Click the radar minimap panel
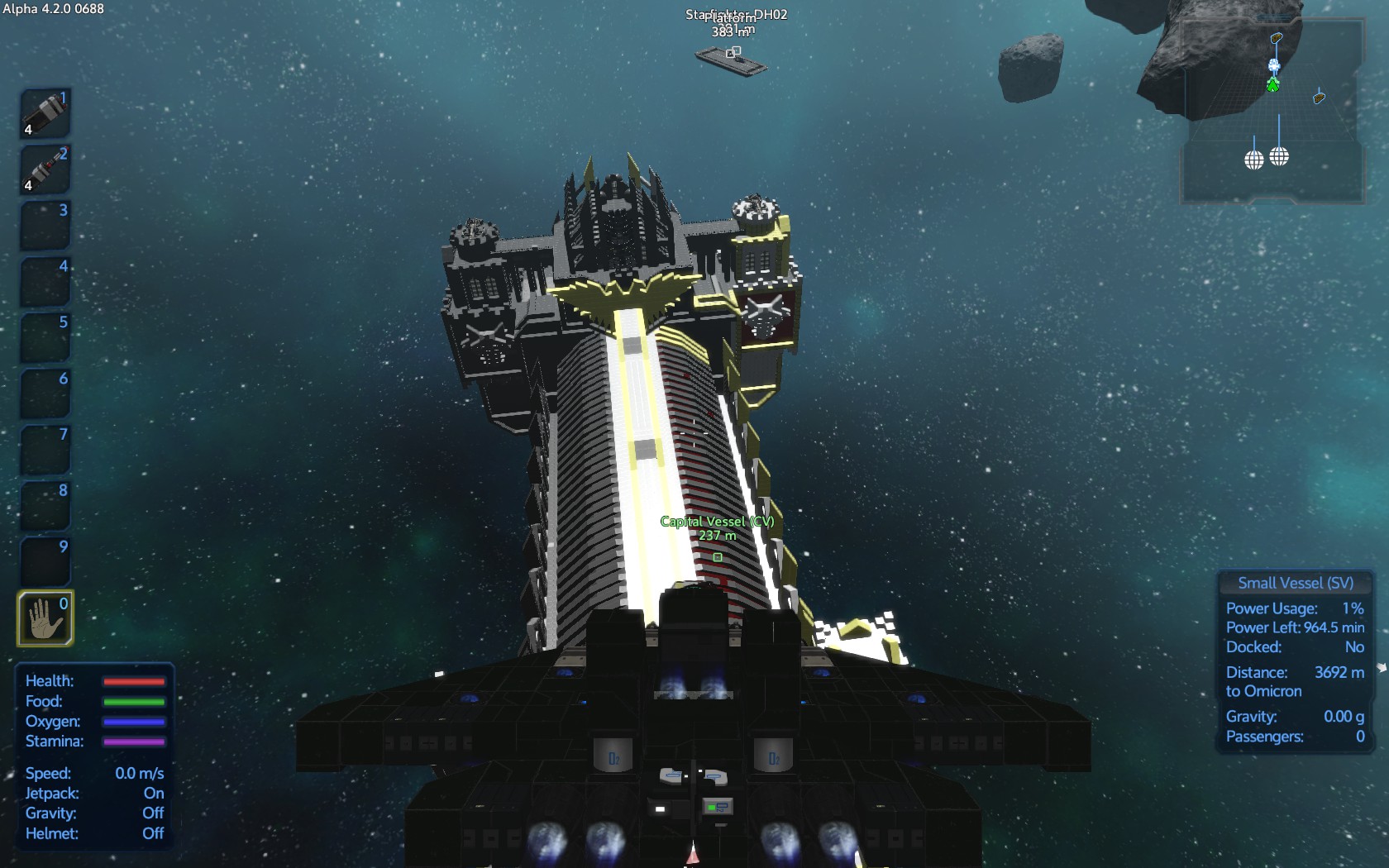1389x868 pixels. pyautogui.click(x=1272, y=112)
